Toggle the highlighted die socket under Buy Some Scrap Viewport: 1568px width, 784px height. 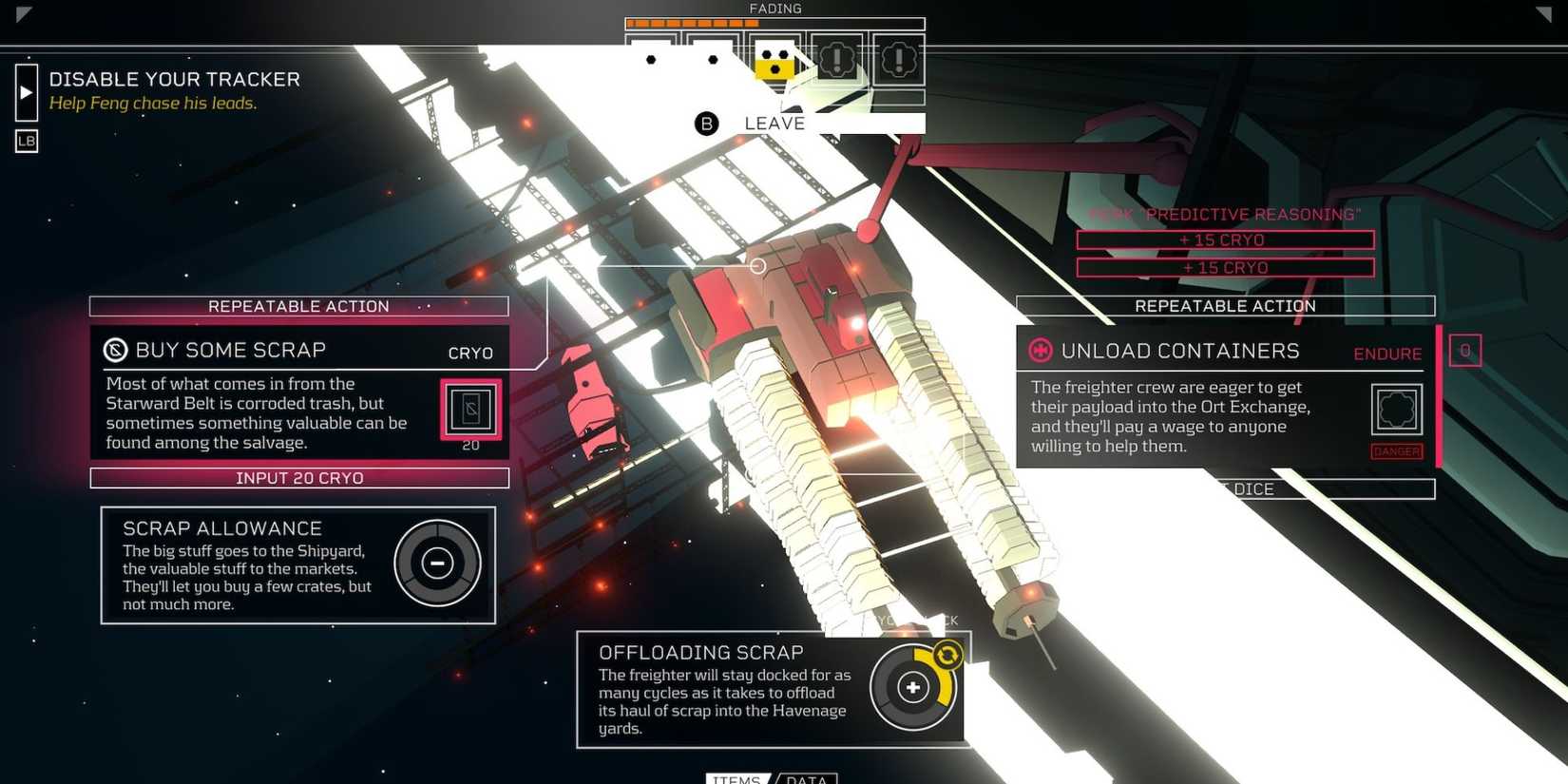coord(470,407)
